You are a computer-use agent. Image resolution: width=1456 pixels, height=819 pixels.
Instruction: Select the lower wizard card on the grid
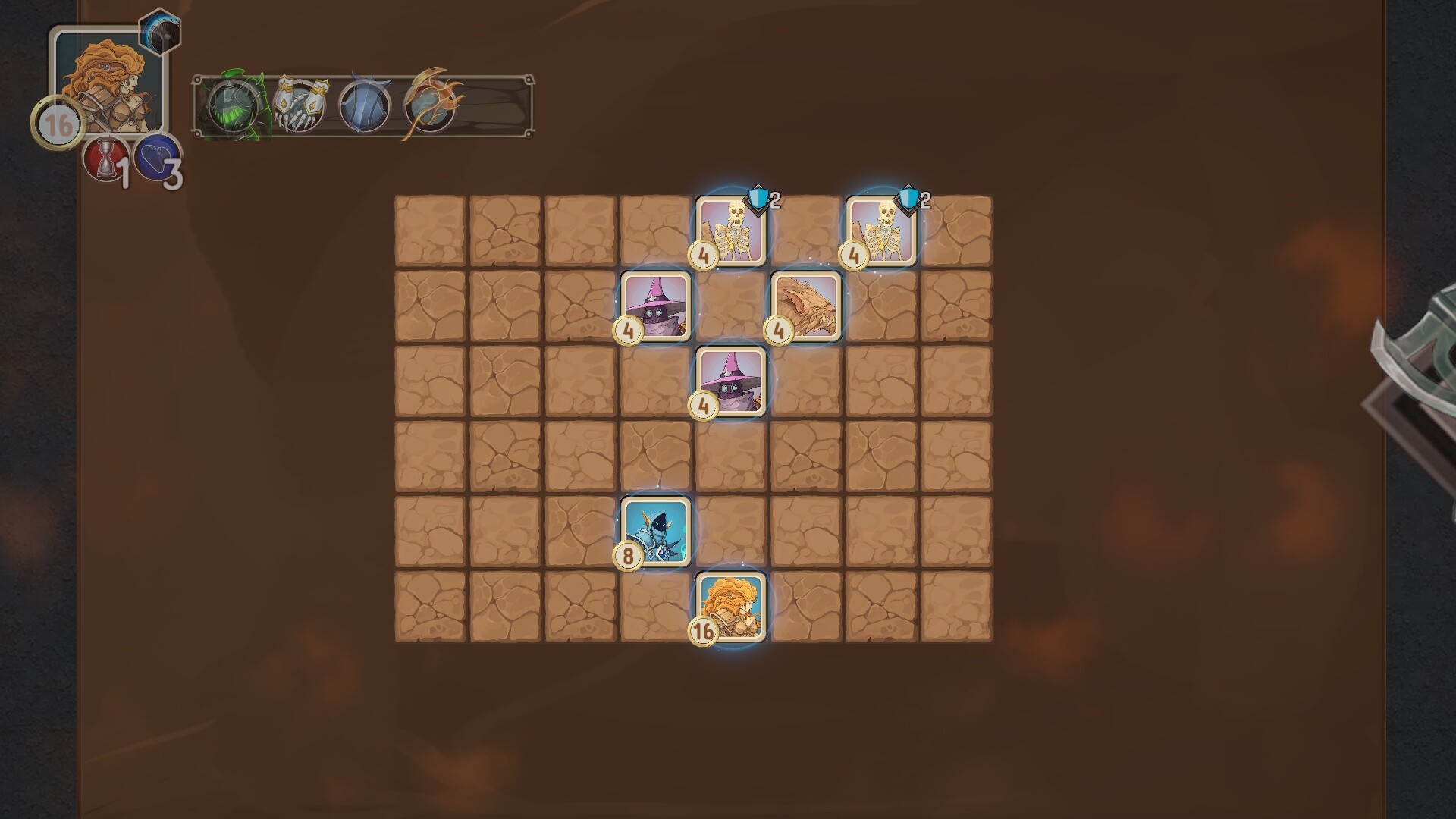(731, 383)
